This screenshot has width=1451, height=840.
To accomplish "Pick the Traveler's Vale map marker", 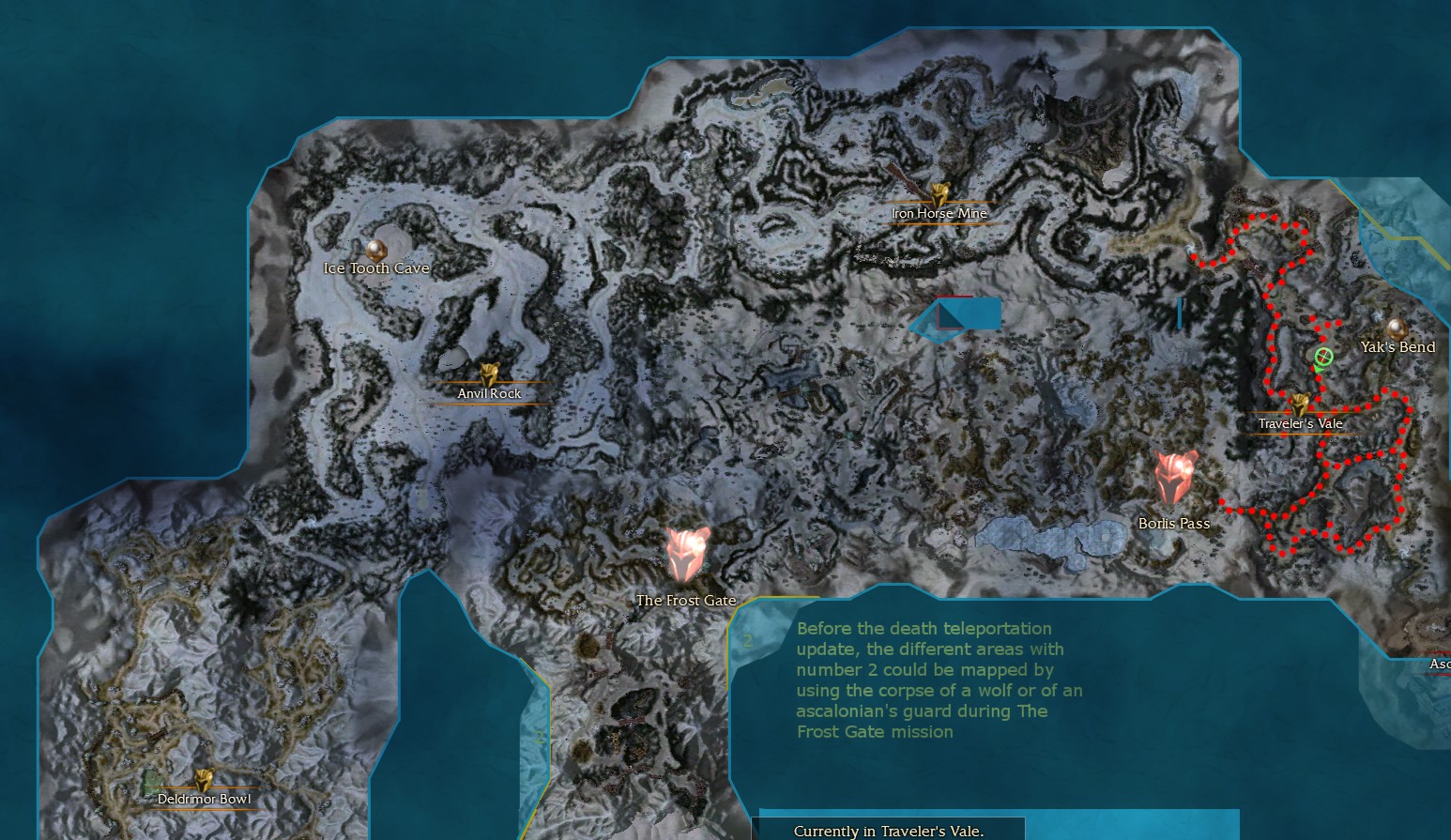I will point(1300,405).
